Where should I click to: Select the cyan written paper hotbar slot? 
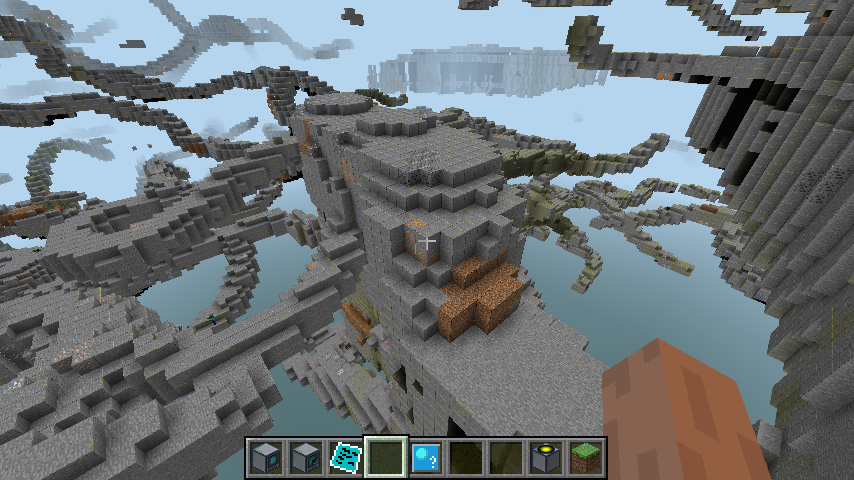tap(346, 457)
